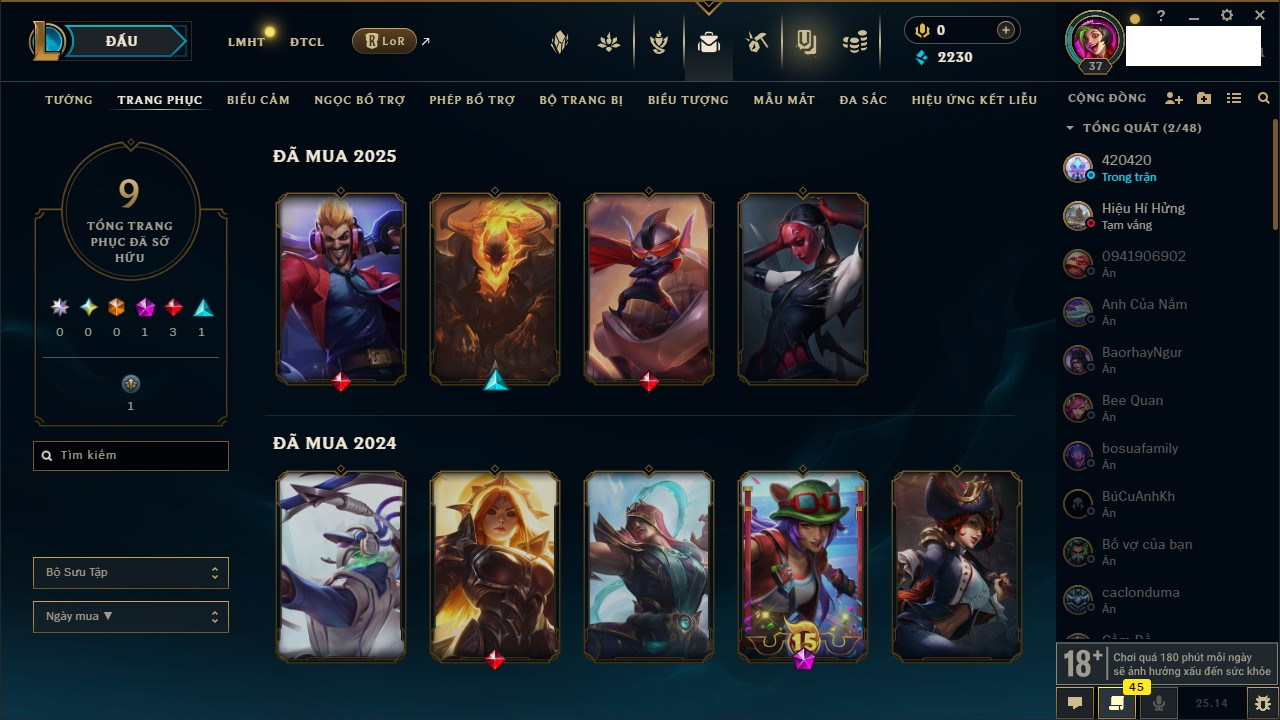The width and height of the screenshot is (1280, 720).
Task: Select the red-suited Draven skin card
Action: [341, 288]
